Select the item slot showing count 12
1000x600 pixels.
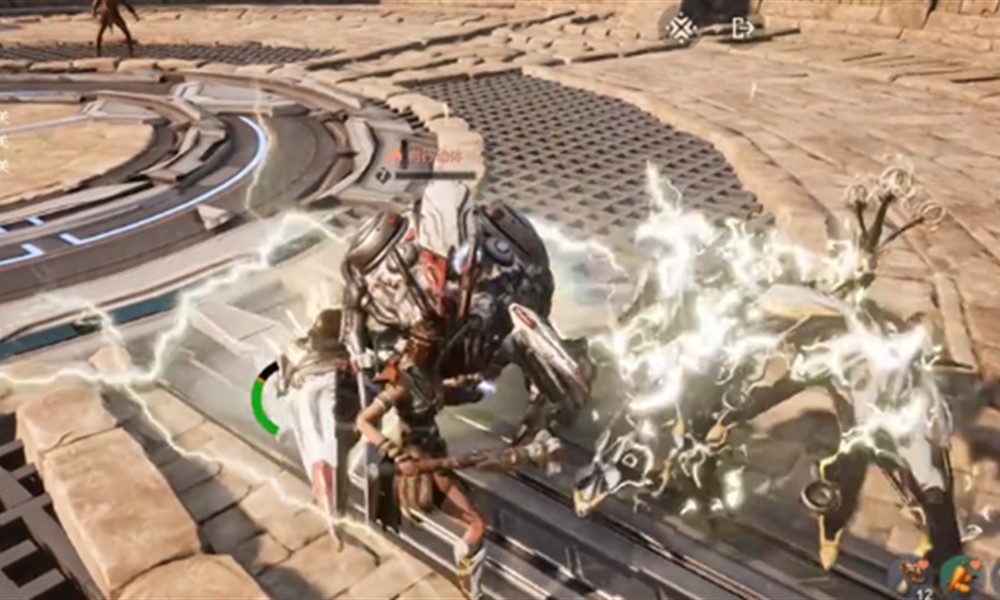(911, 576)
